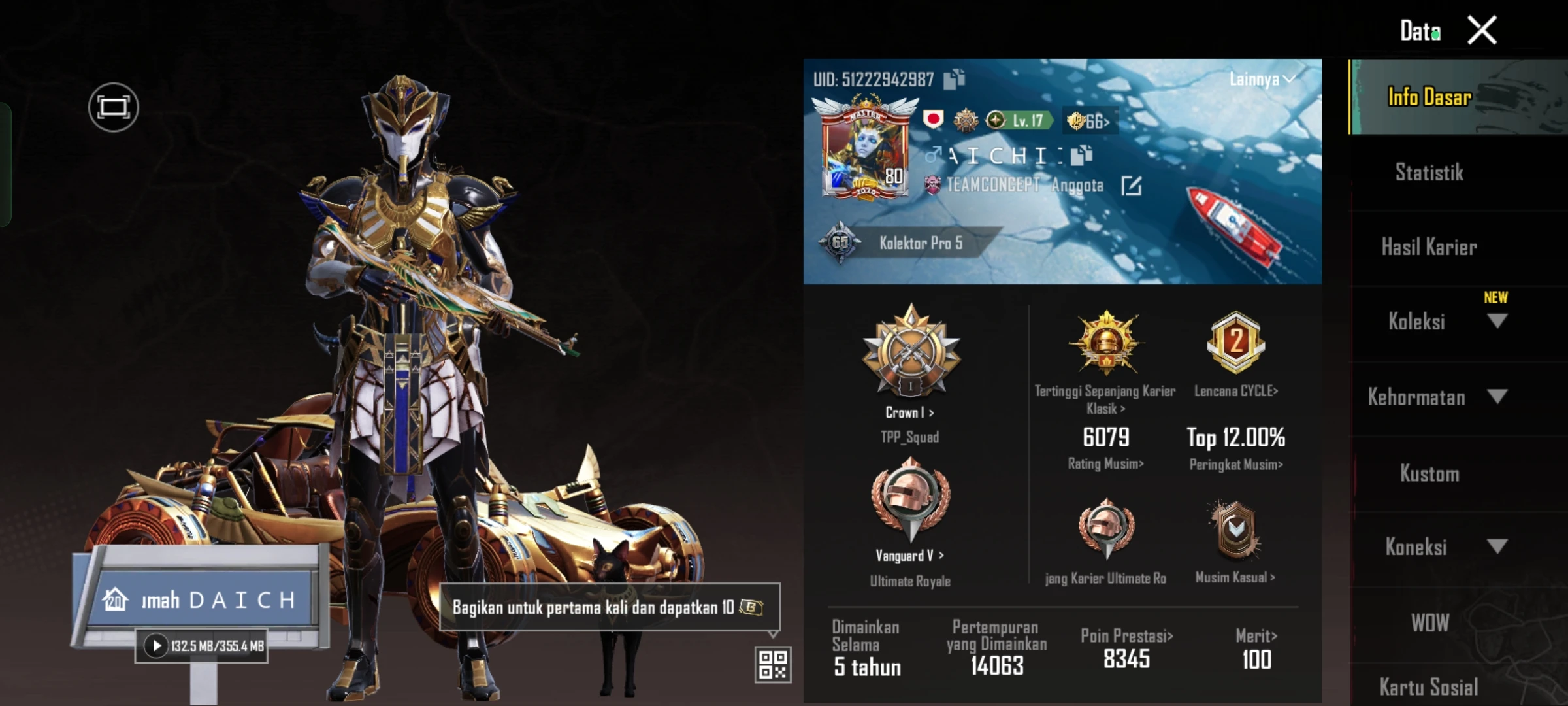Screen dimensions: 1568x706
Task: Open the Kolektor Pro 5 badge
Action: click(x=920, y=243)
